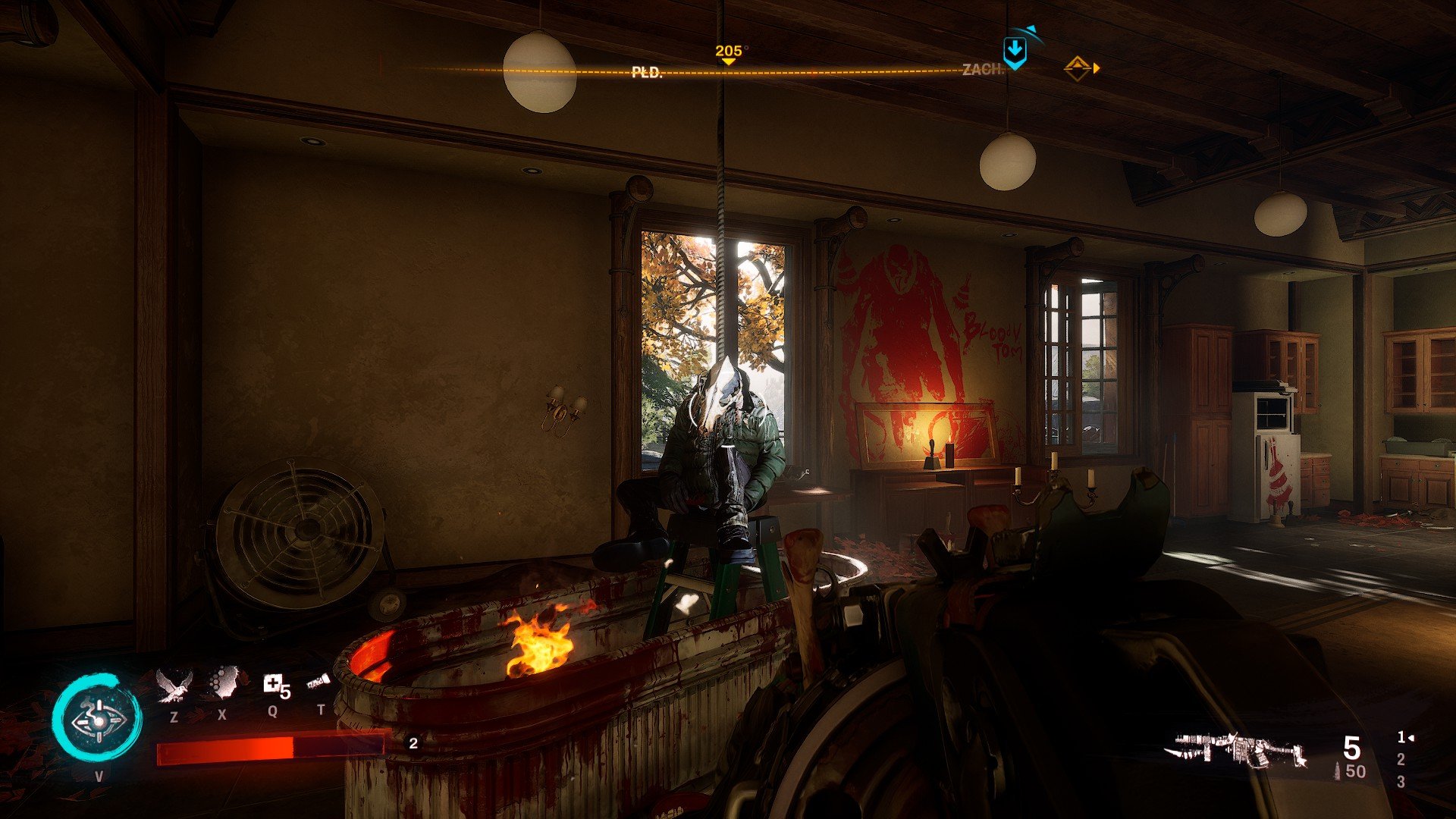Viewport: 1456px width, 819px height.
Task: Switch to weapon slot 2
Action: [x=1401, y=759]
